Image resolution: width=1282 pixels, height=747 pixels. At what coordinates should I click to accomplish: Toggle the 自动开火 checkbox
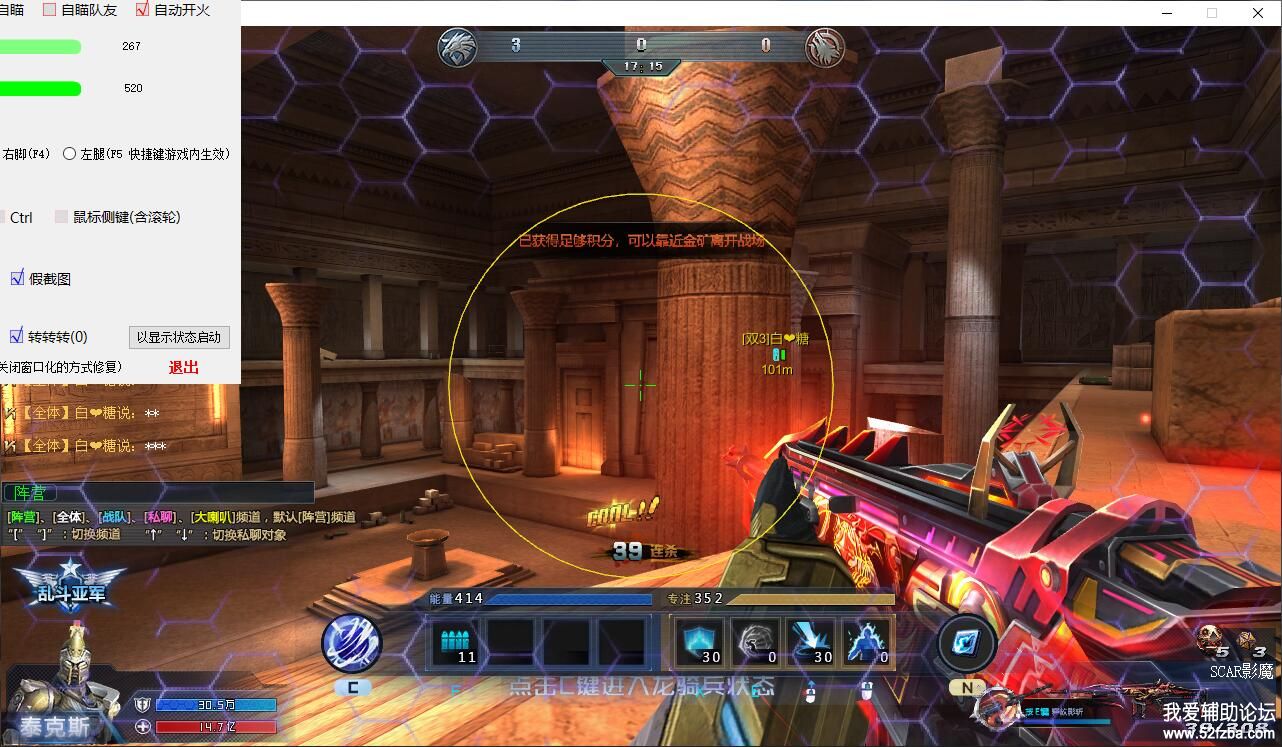pyautogui.click(x=142, y=10)
